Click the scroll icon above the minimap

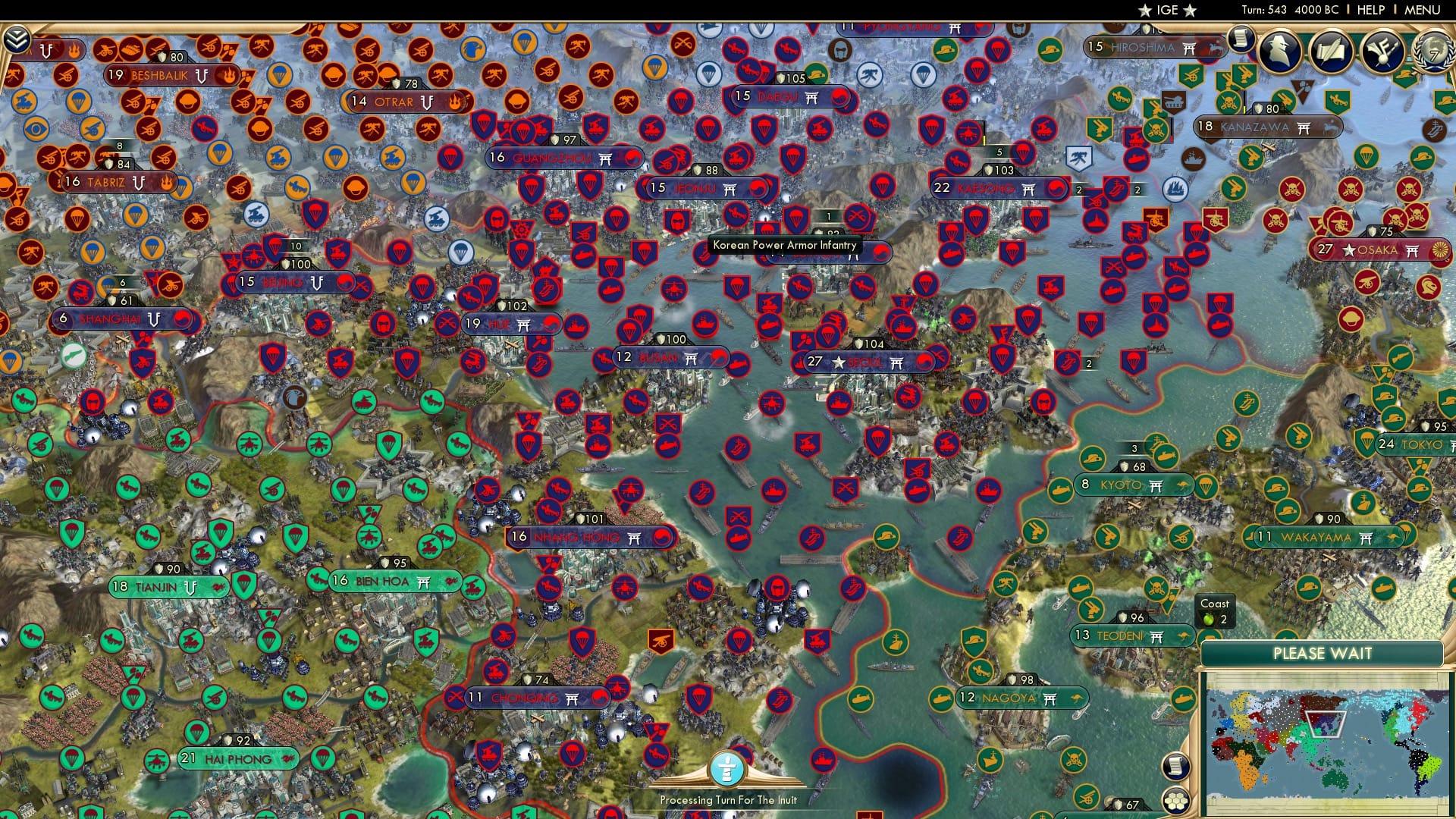1176,768
